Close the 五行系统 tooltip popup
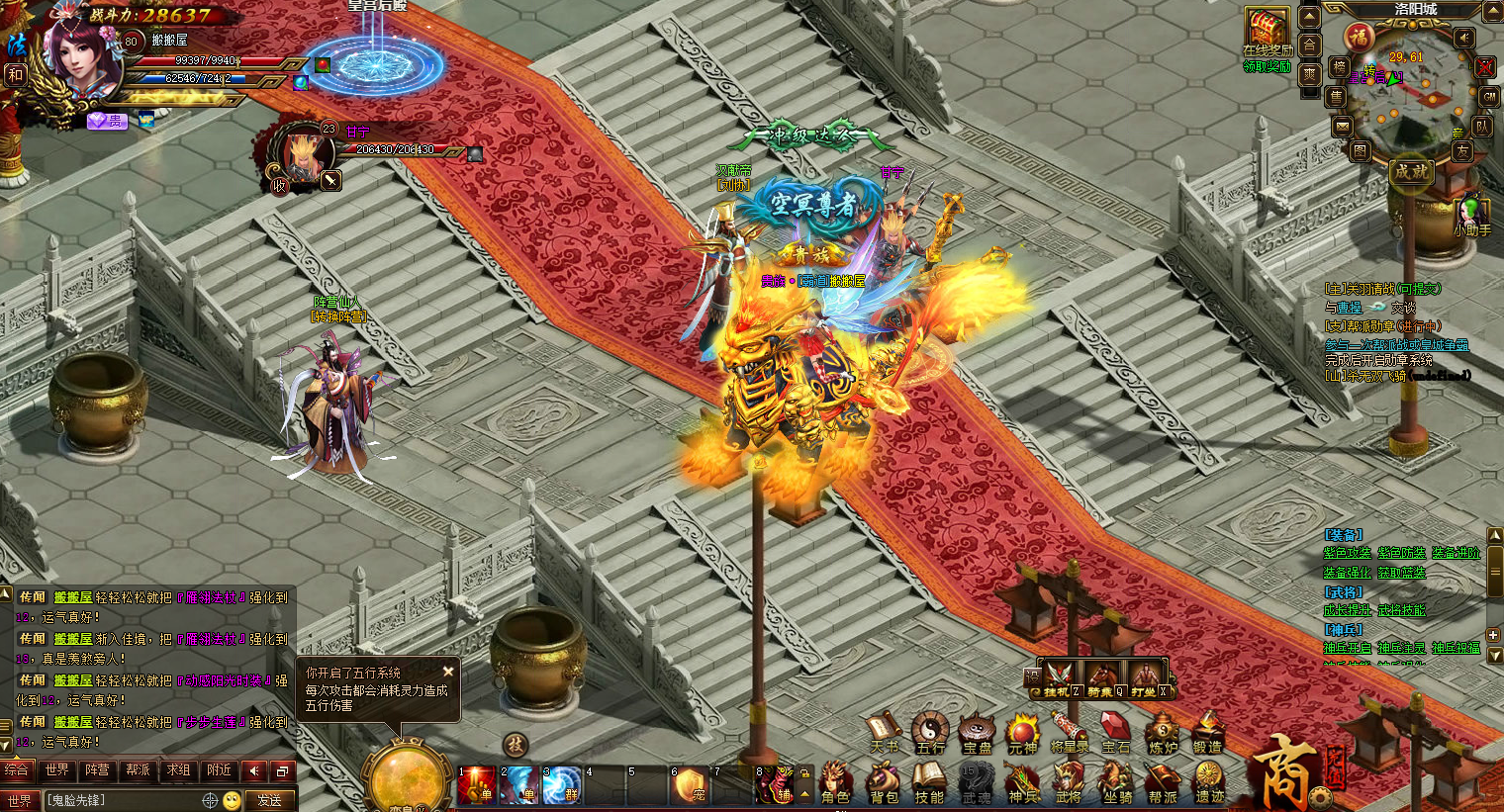The width and height of the screenshot is (1504, 812). 448,672
